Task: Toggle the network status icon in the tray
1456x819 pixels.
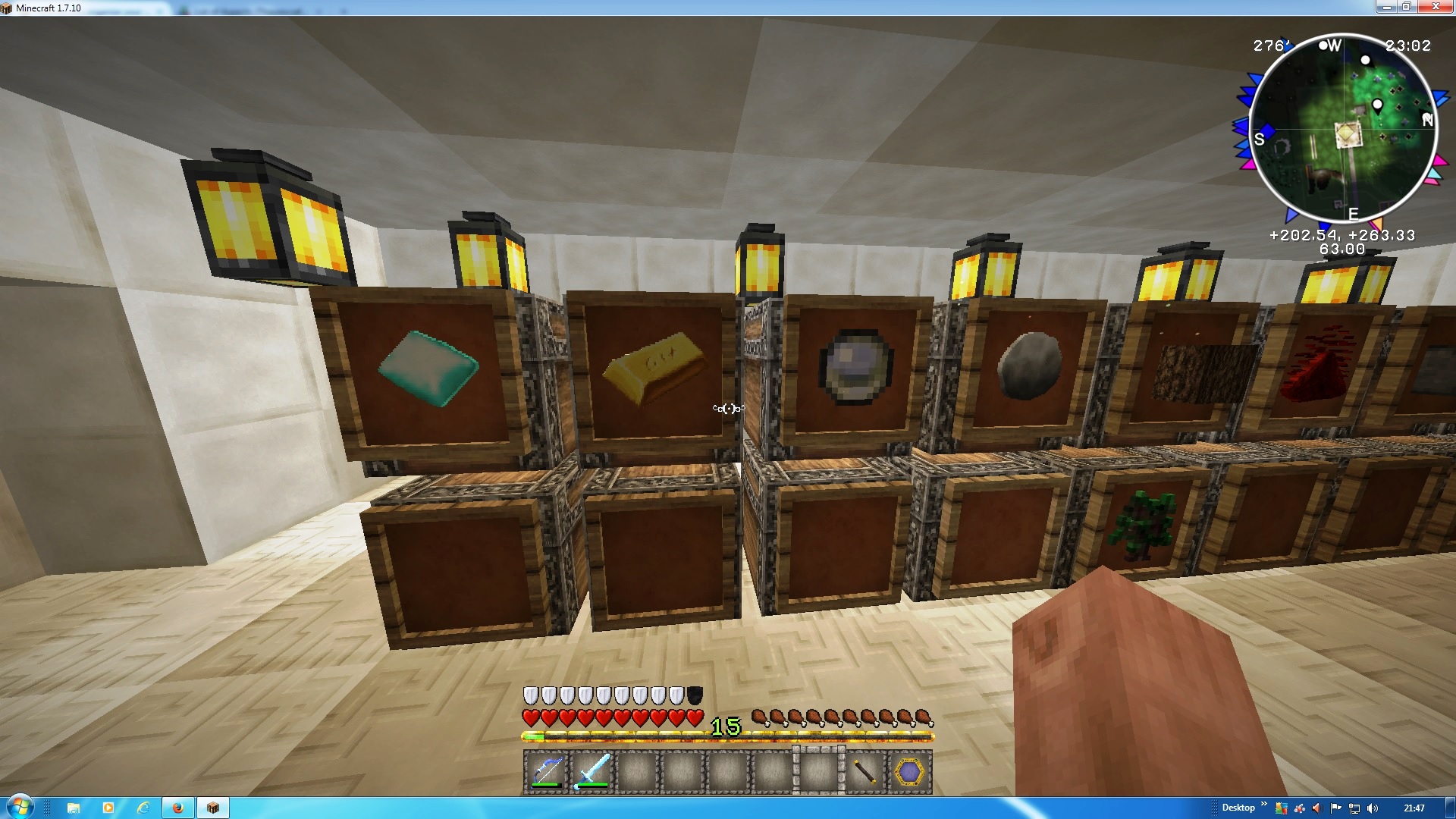Action: tap(1354, 808)
